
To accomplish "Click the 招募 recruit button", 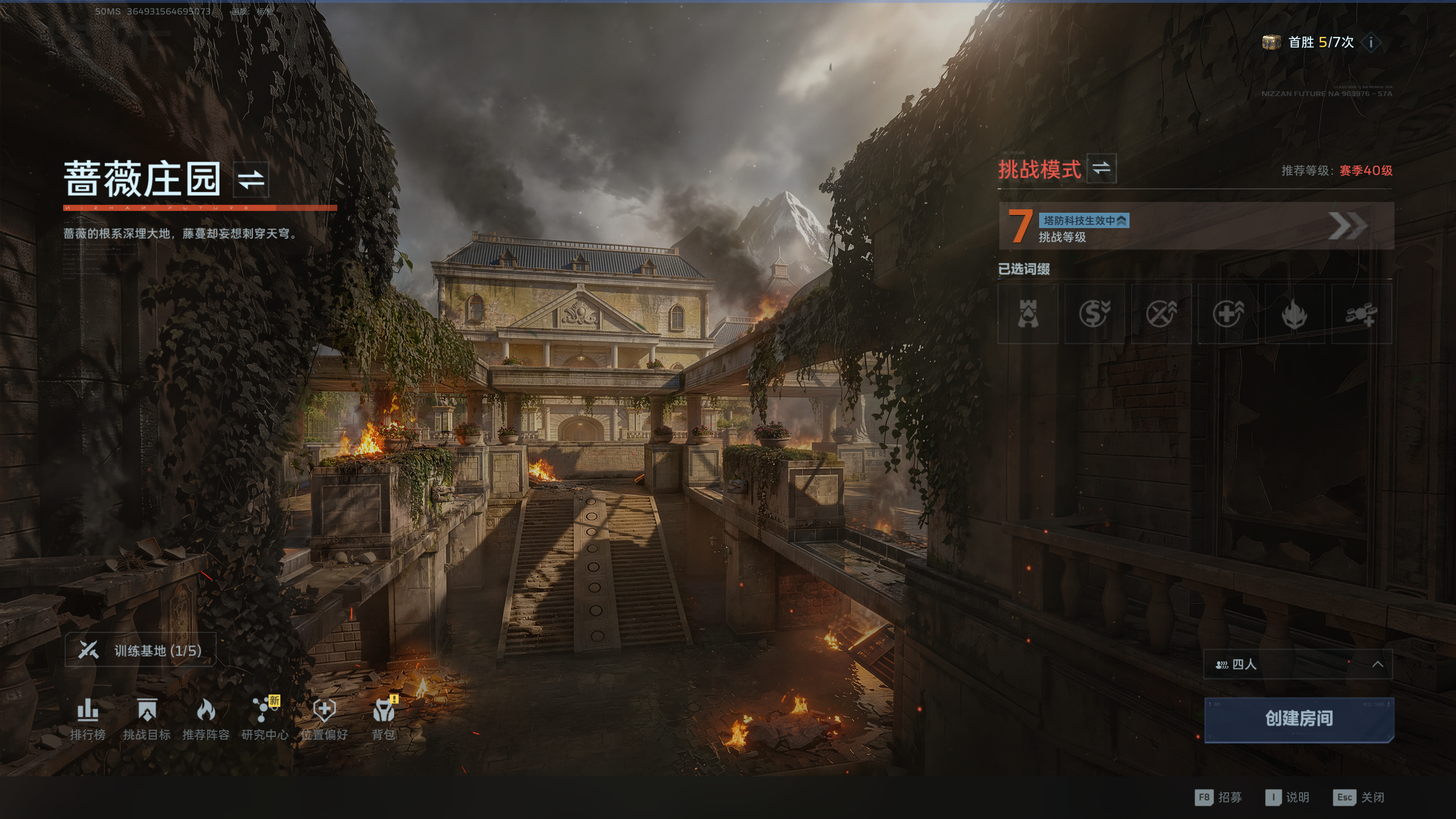I will (x=1218, y=797).
